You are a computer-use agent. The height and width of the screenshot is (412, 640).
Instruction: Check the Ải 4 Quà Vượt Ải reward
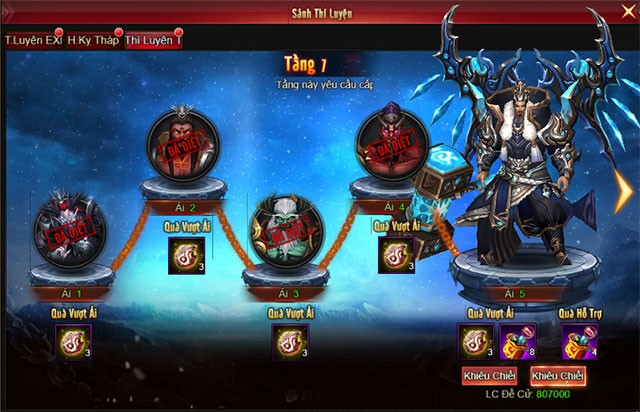pos(396,255)
